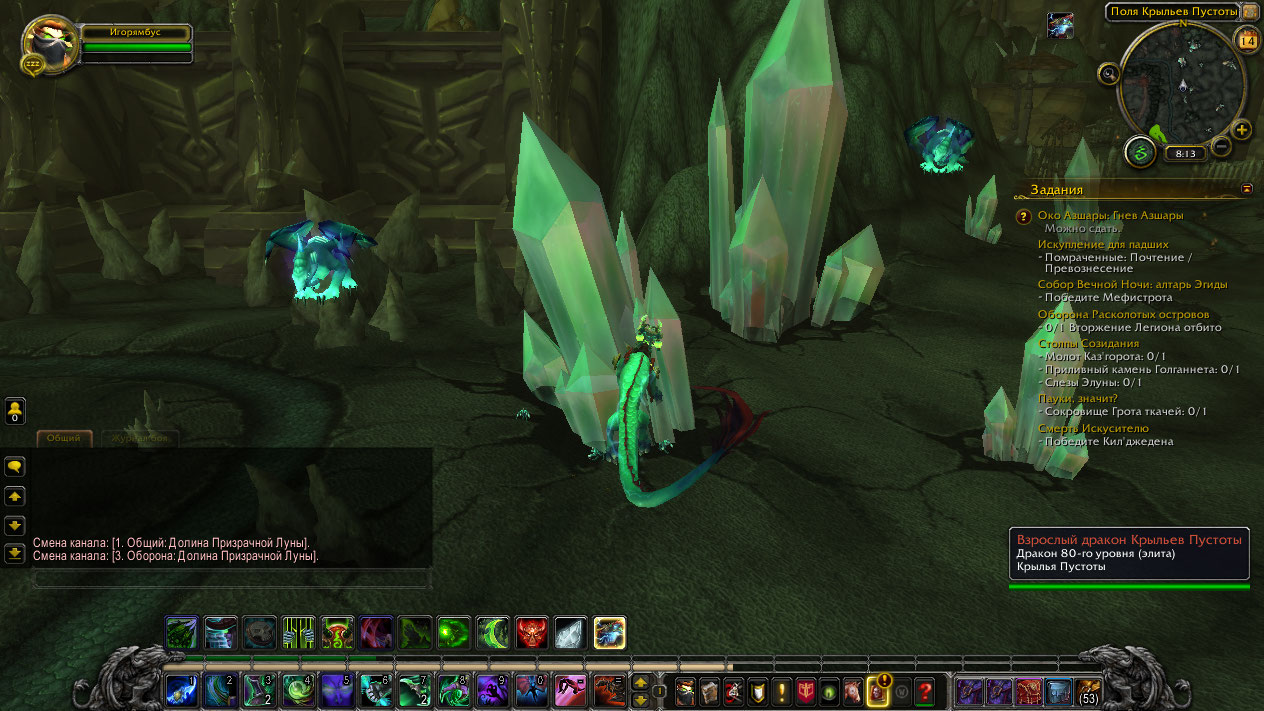
Task: Collapse the Задания quest tracker
Action: point(1247,188)
